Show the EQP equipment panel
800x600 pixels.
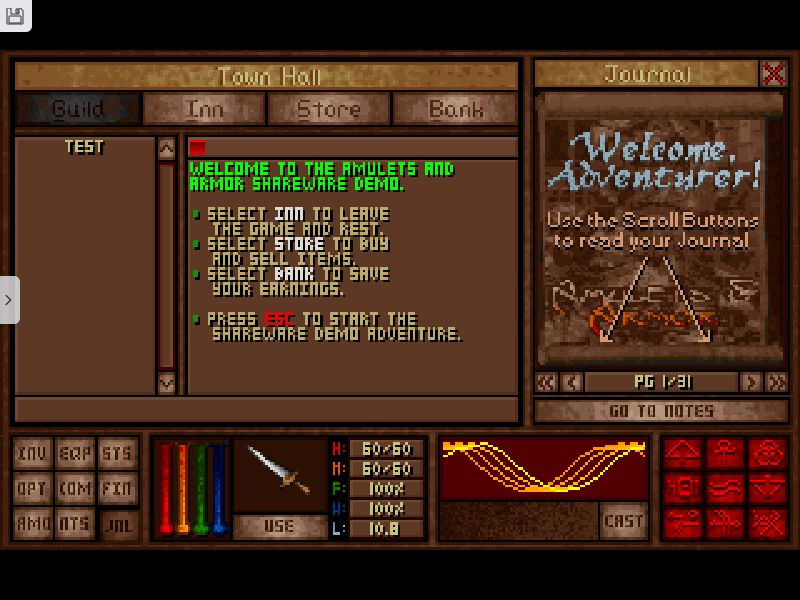pos(74,454)
